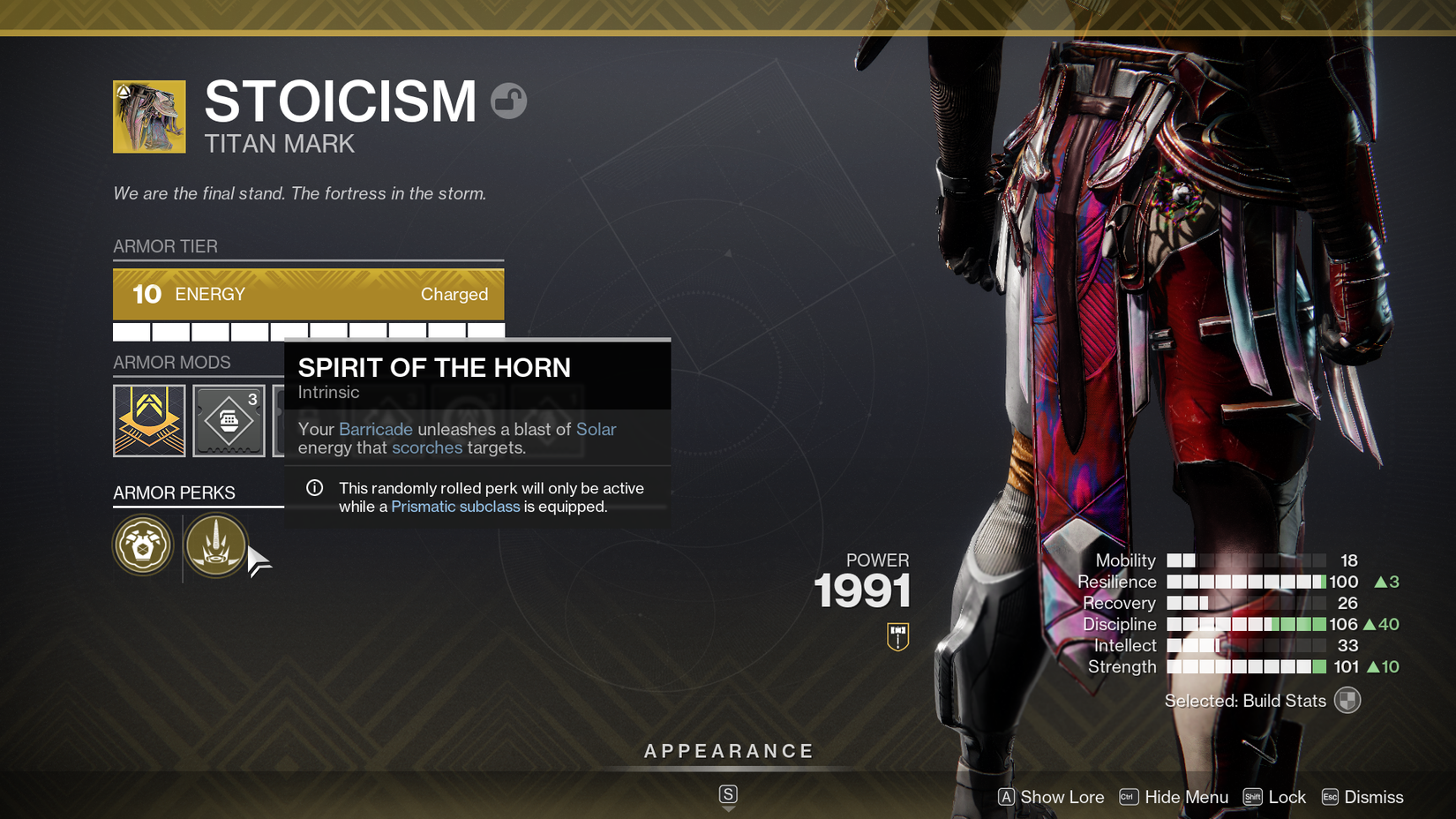
Task: Click the info icon in the perk tooltip
Action: (313, 488)
